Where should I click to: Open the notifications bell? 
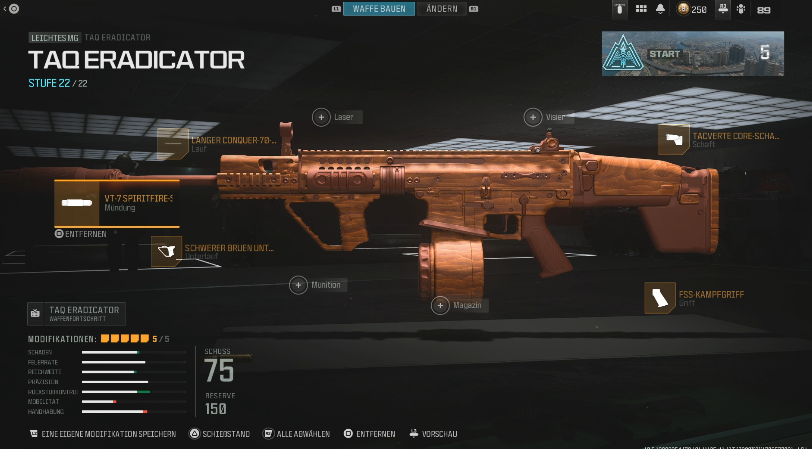tap(660, 9)
